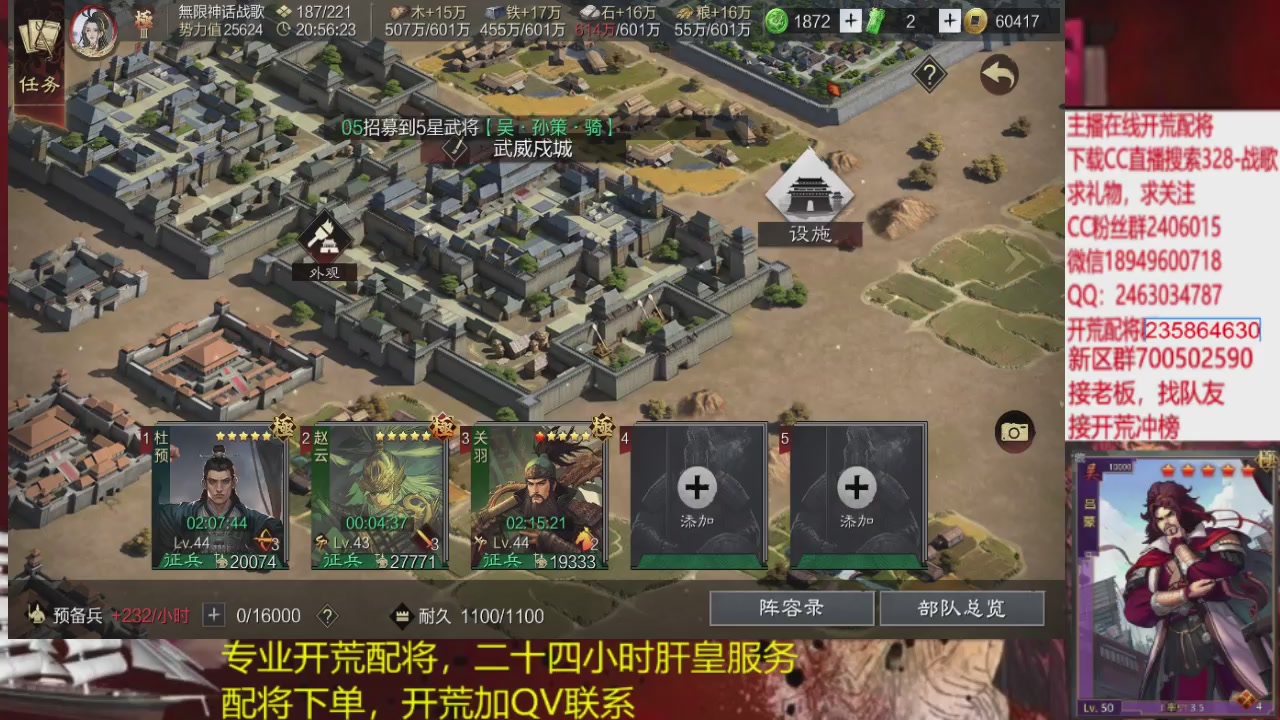Click the ? icon next to 0/16000 reserve count
Screen dimensions: 1280x720
point(325,616)
